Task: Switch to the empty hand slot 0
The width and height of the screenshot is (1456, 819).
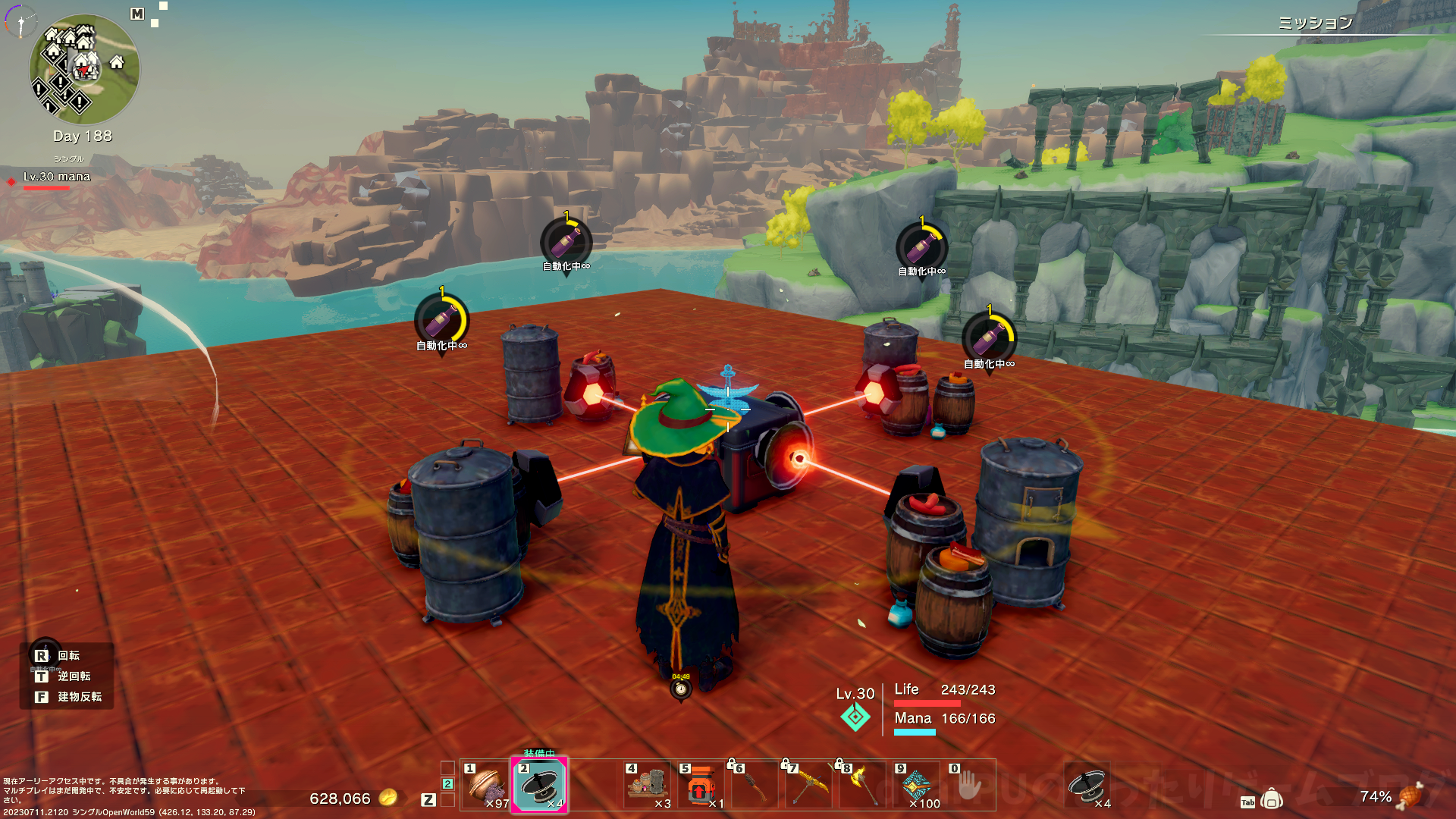Action: 968,786
